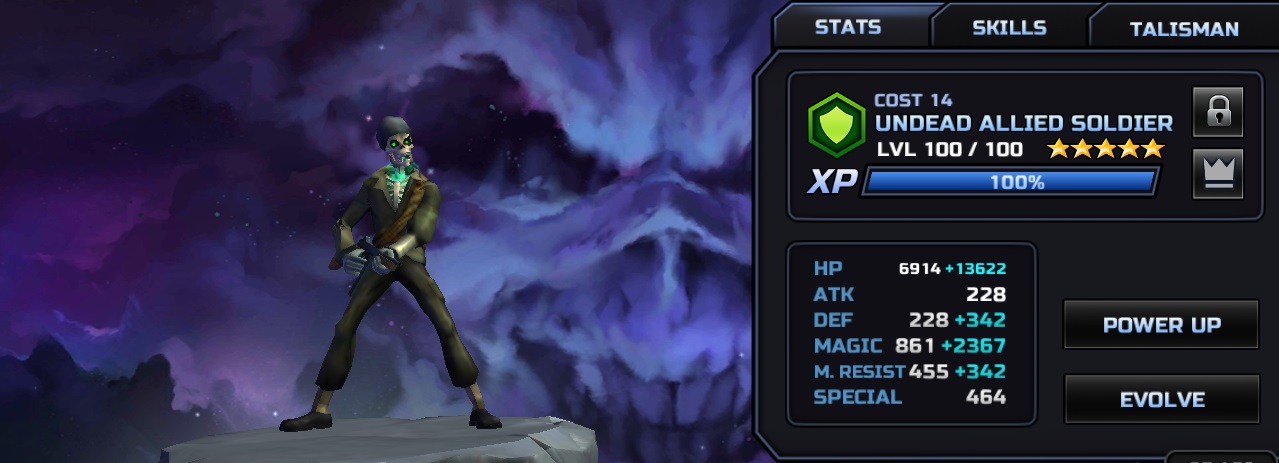Click the green shield class icon
The width and height of the screenshot is (1279, 463).
coord(836,125)
